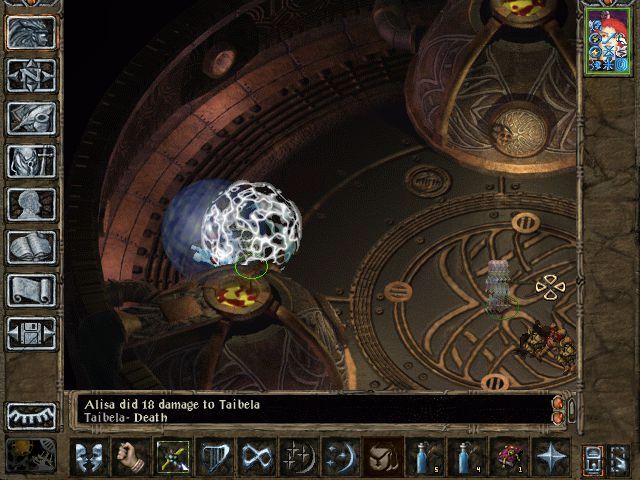Use the first blue potion quick item

[x=425, y=457]
